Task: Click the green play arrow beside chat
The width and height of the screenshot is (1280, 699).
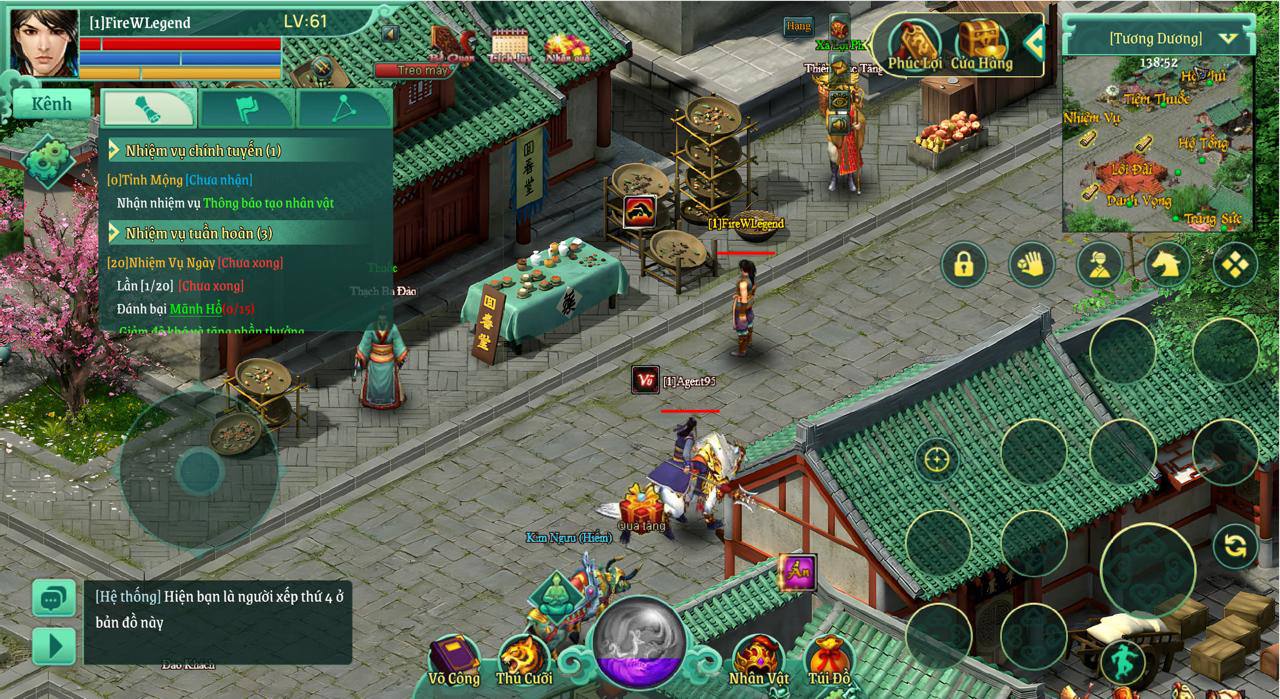Action: [54, 645]
